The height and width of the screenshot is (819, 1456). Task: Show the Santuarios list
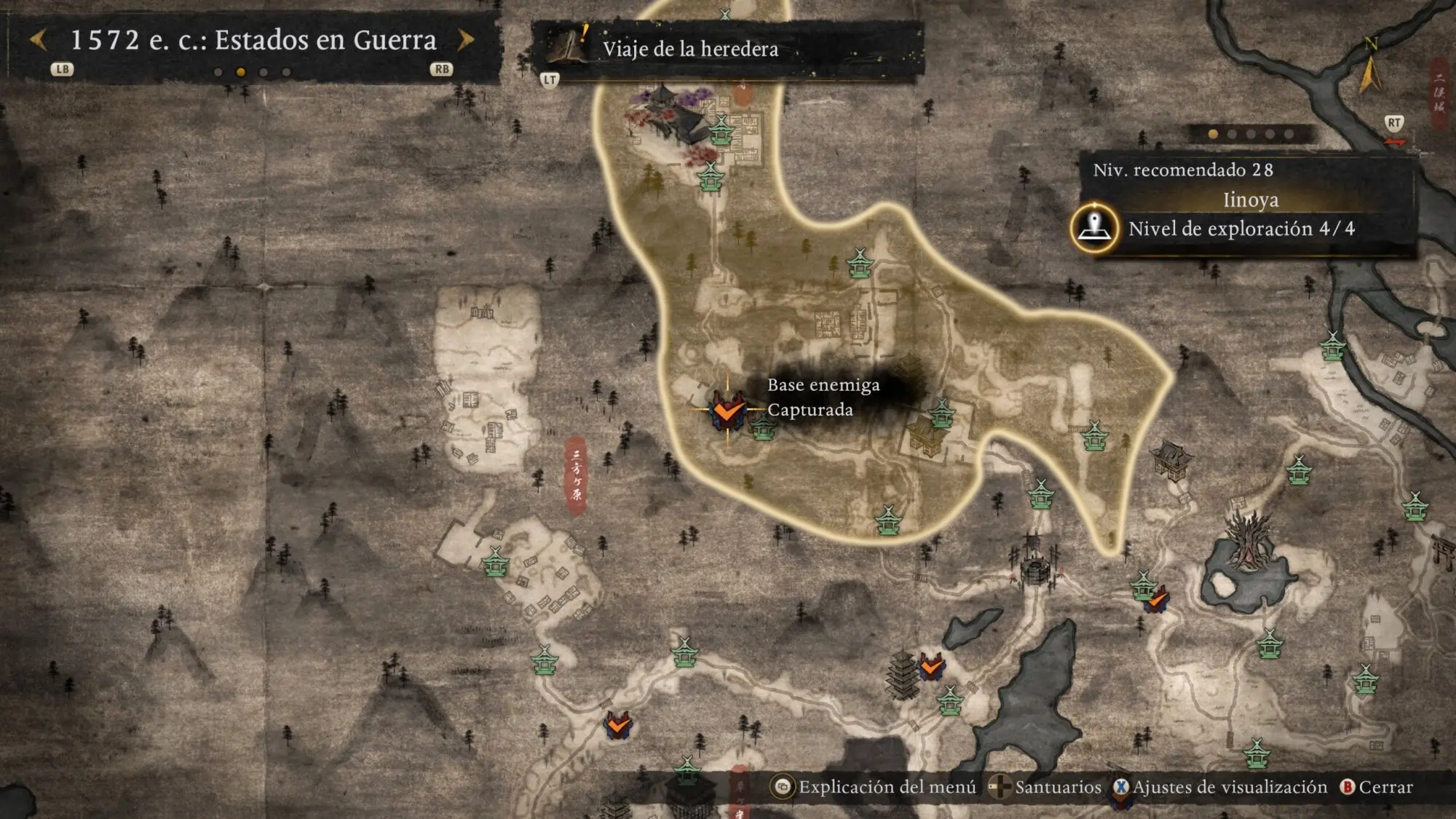tap(1047, 787)
